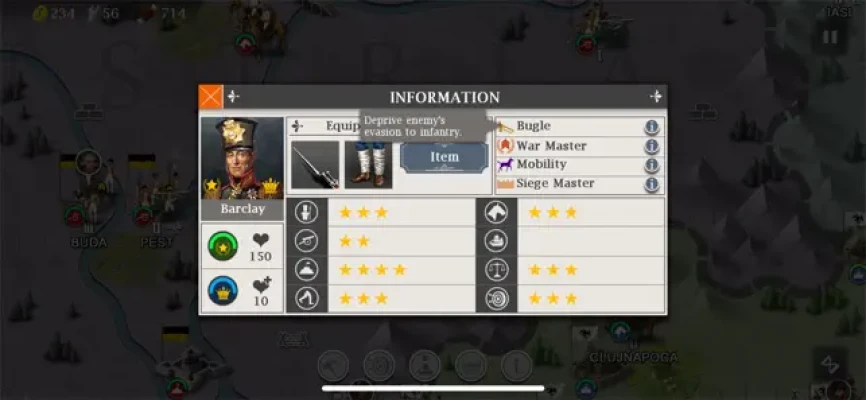This screenshot has height=400, width=866.
Task: Show info for the Siege Master skill
Action: [x=651, y=184]
